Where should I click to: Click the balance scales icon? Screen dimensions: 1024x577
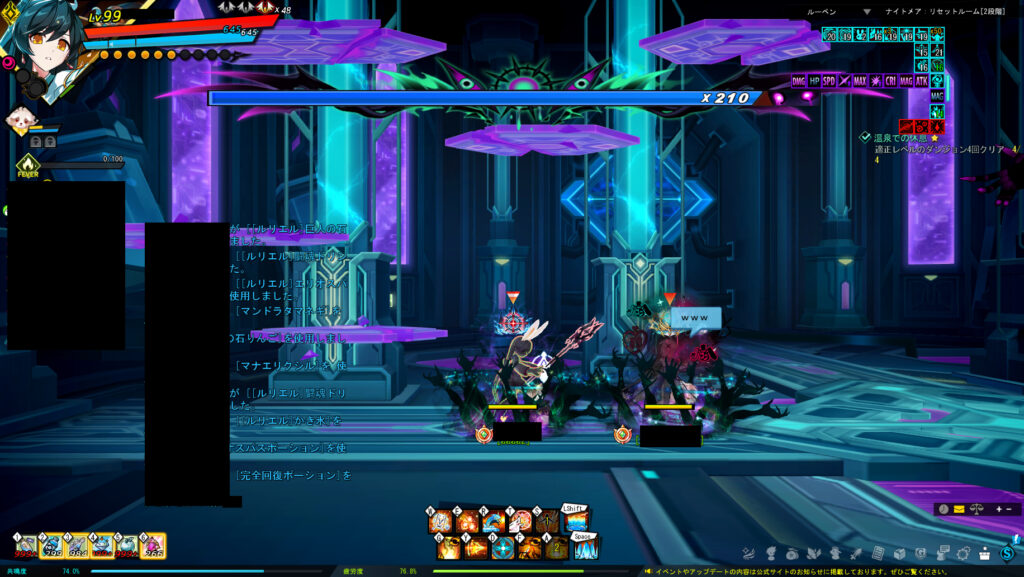pos(976,509)
